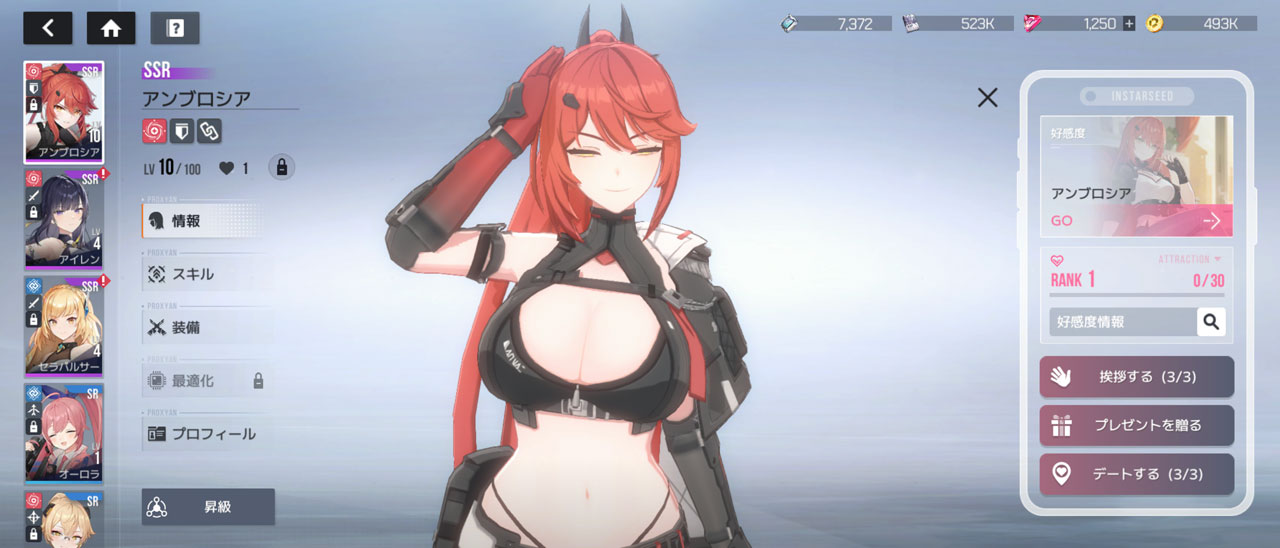Search 好感度情報 with the magnifier

point(1211,321)
